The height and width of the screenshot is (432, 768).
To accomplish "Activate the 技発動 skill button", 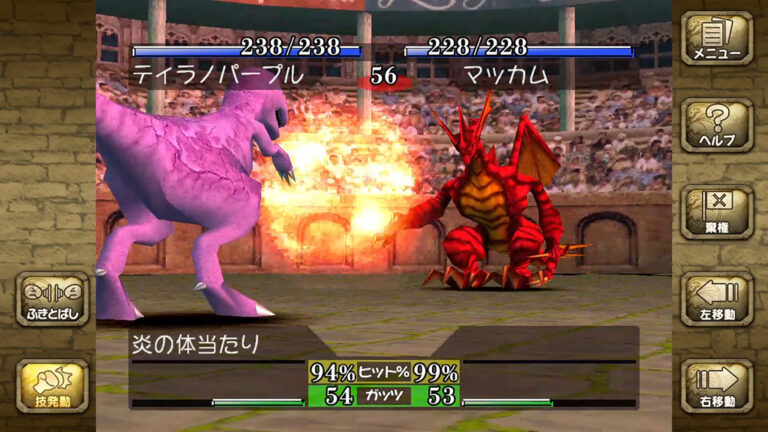I will (x=52, y=385).
